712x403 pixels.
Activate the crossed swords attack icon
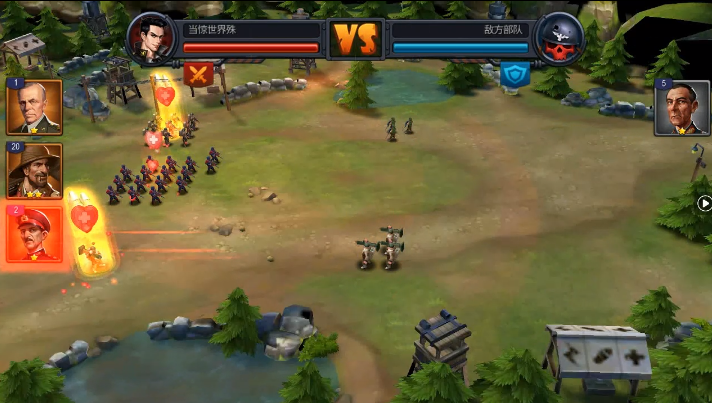click(x=197, y=73)
